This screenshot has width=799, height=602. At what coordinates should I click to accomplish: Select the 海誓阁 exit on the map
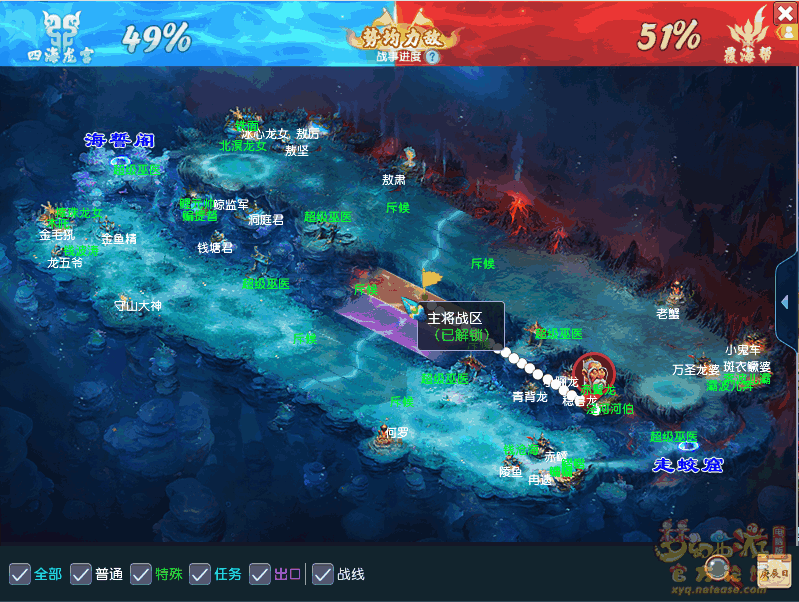[x=119, y=140]
